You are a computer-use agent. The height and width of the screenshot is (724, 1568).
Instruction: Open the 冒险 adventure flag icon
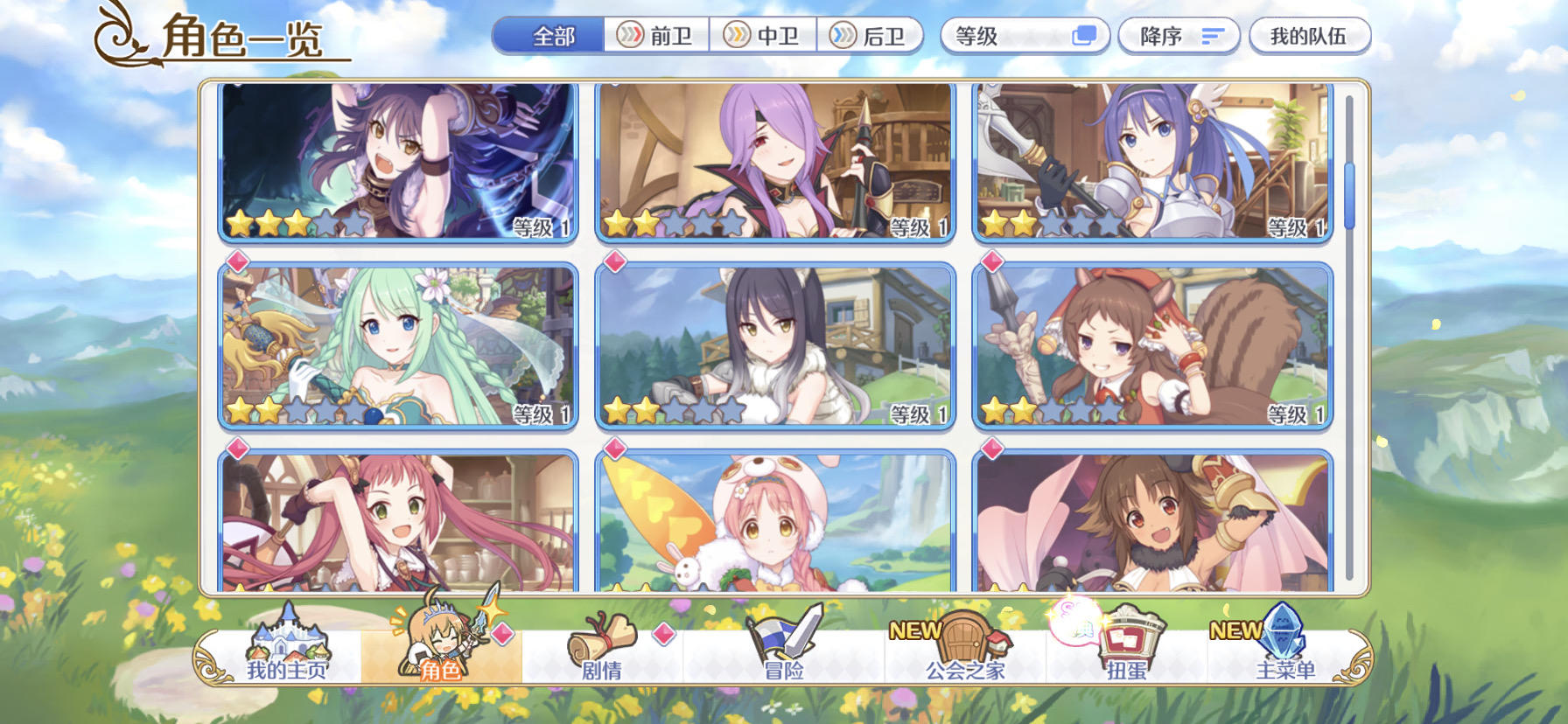click(x=781, y=647)
